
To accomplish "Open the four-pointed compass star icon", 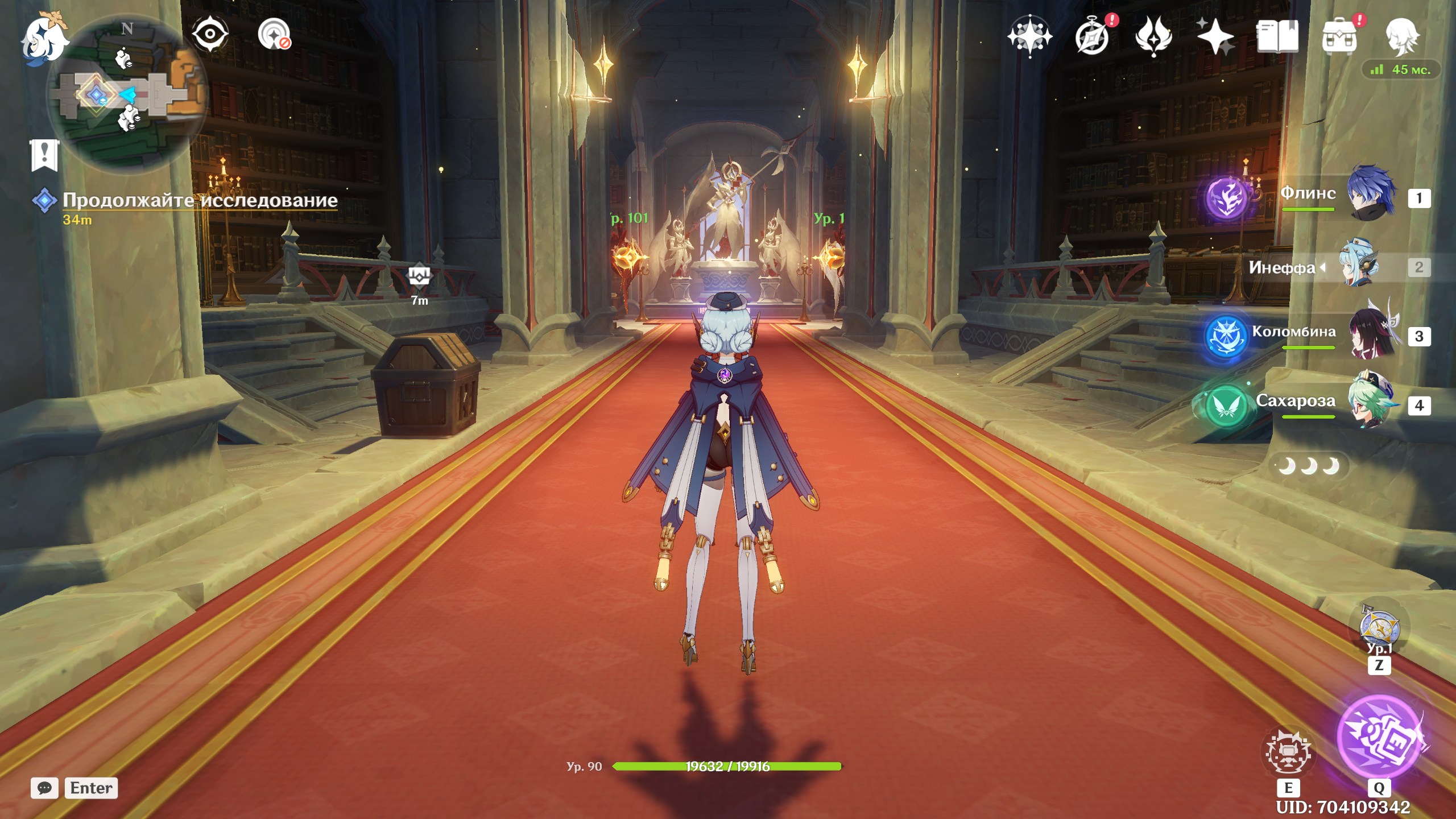I will (x=1029, y=36).
